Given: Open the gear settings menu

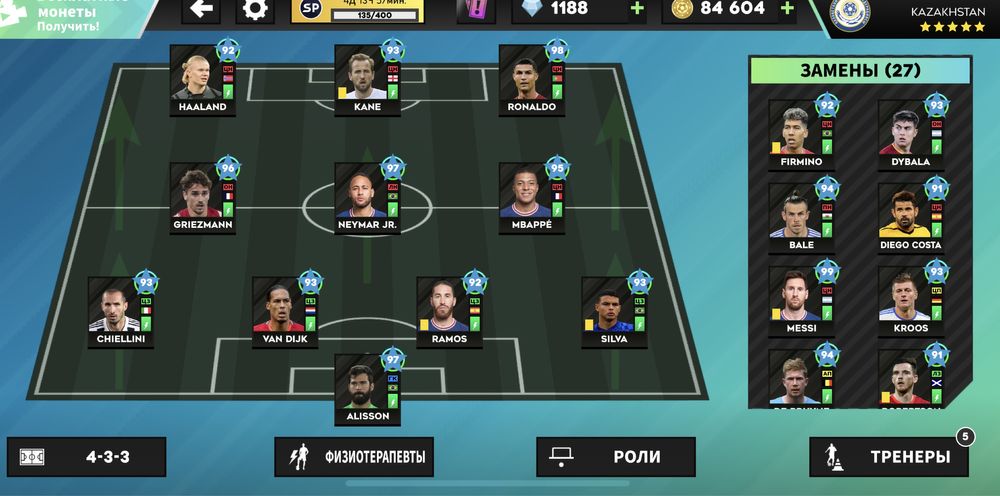Looking at the screenshot, I should 255,10.
